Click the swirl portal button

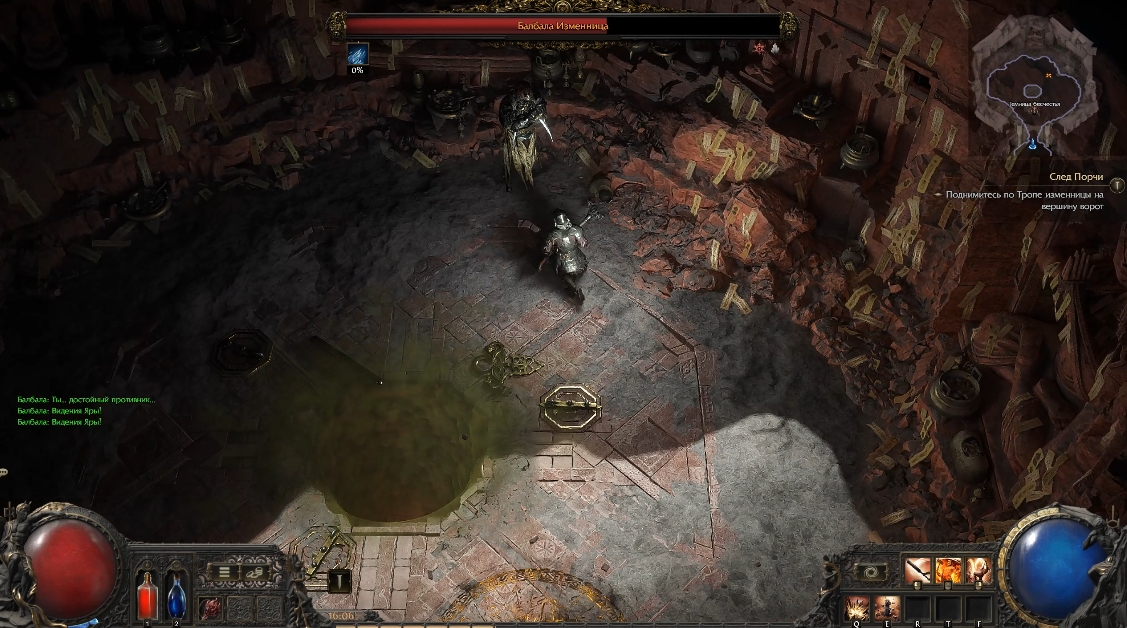point(871,572)
